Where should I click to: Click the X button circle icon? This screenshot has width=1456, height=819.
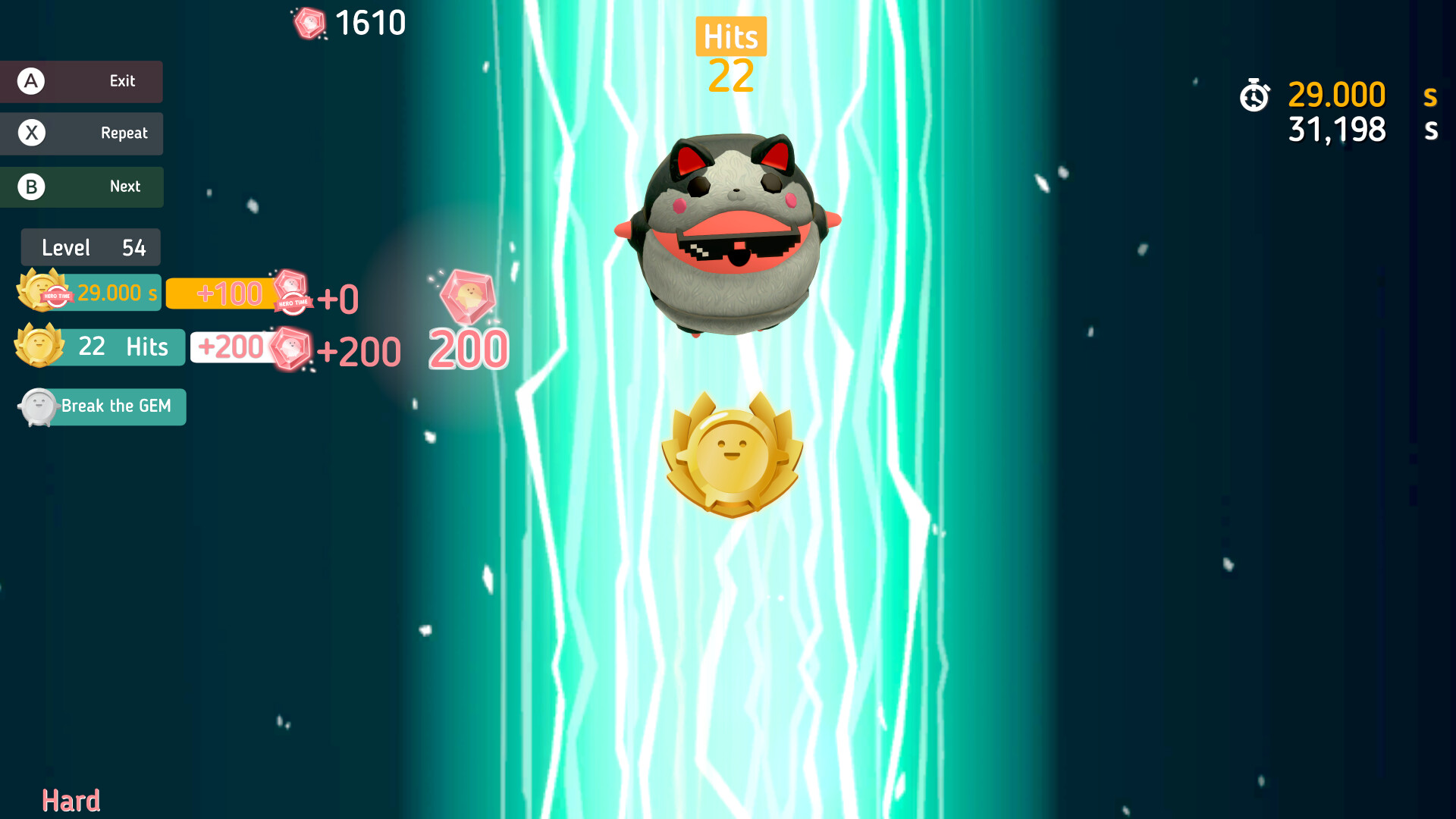click(x=30, y=133)
